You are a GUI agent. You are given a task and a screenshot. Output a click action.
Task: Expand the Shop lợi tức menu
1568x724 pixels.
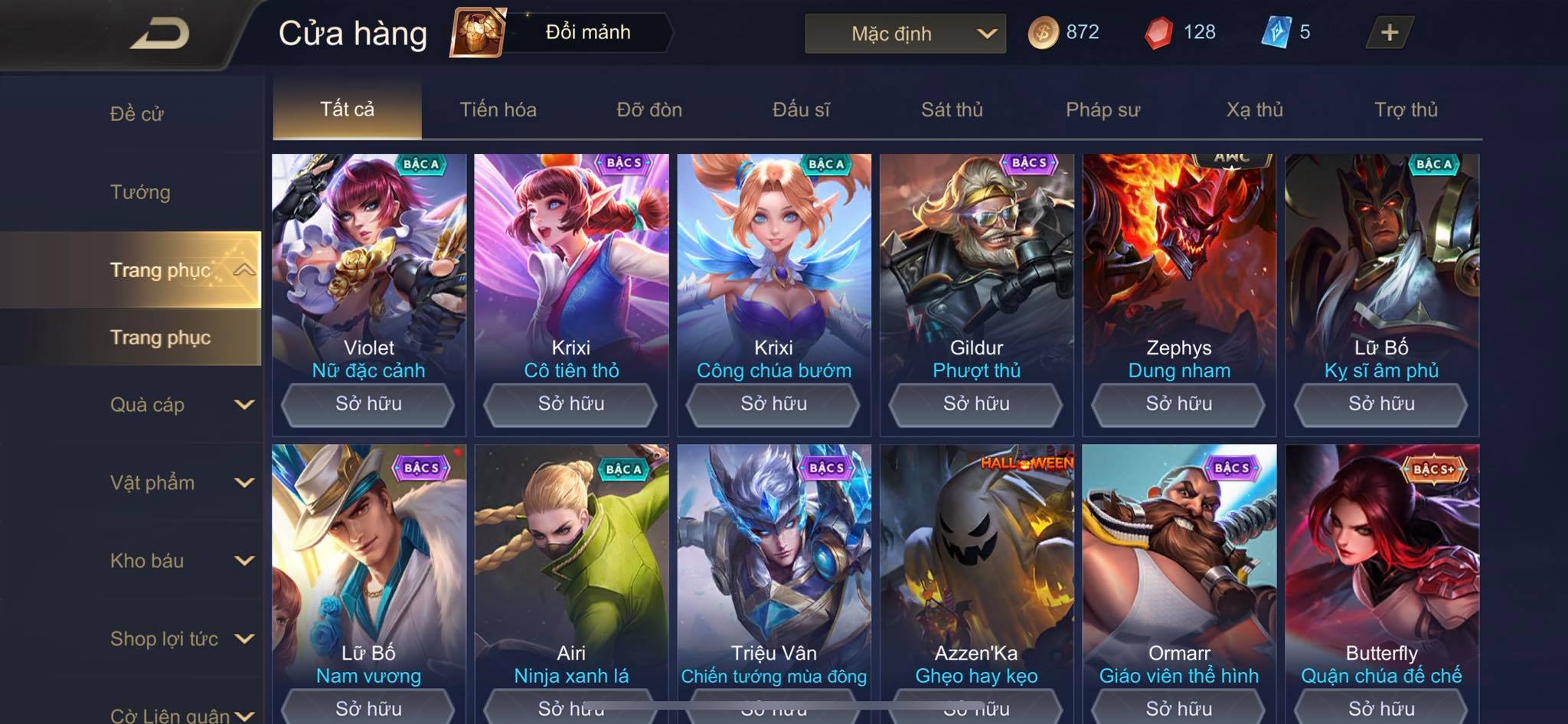tap(181, 639)
